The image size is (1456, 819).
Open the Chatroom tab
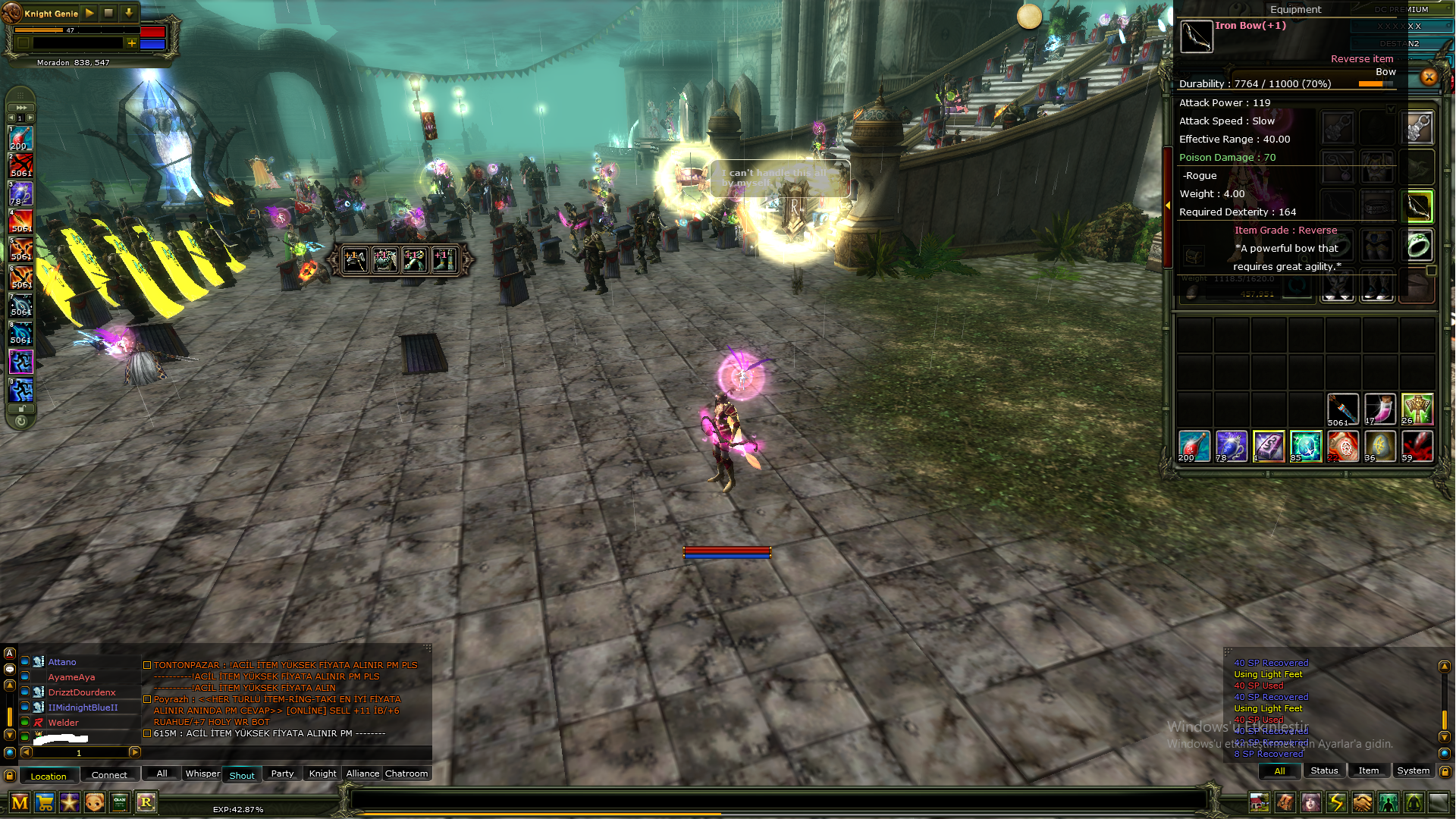406,773
